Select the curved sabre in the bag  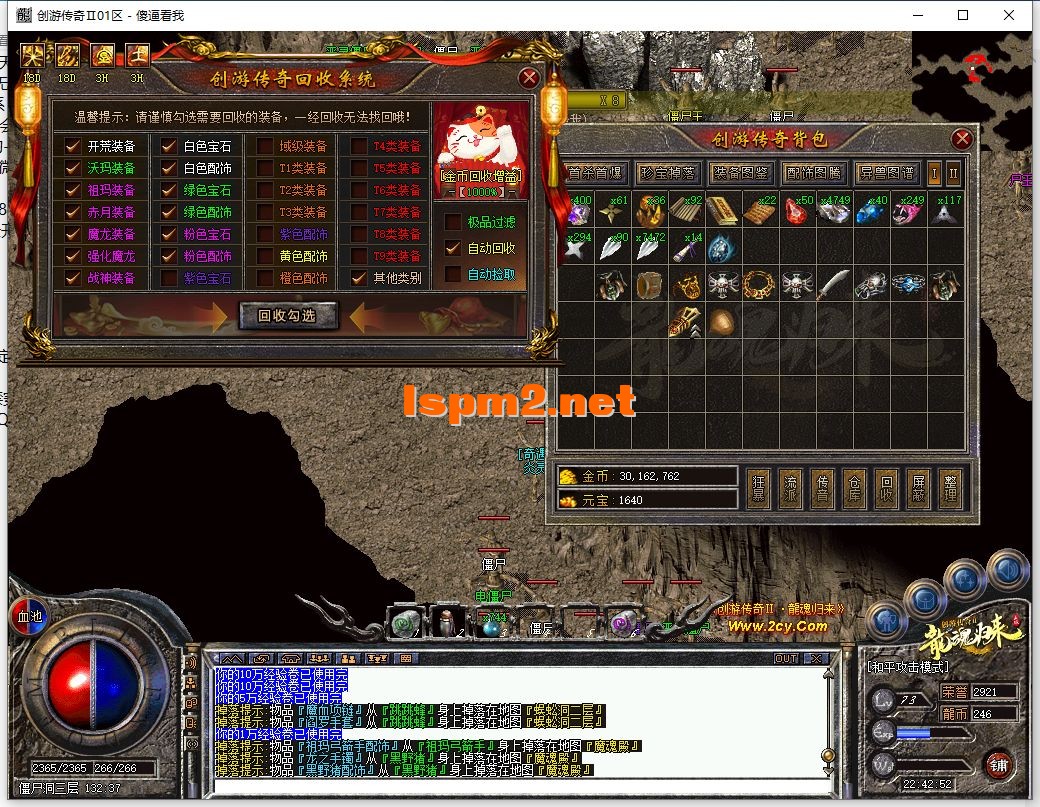pos(833,284)
